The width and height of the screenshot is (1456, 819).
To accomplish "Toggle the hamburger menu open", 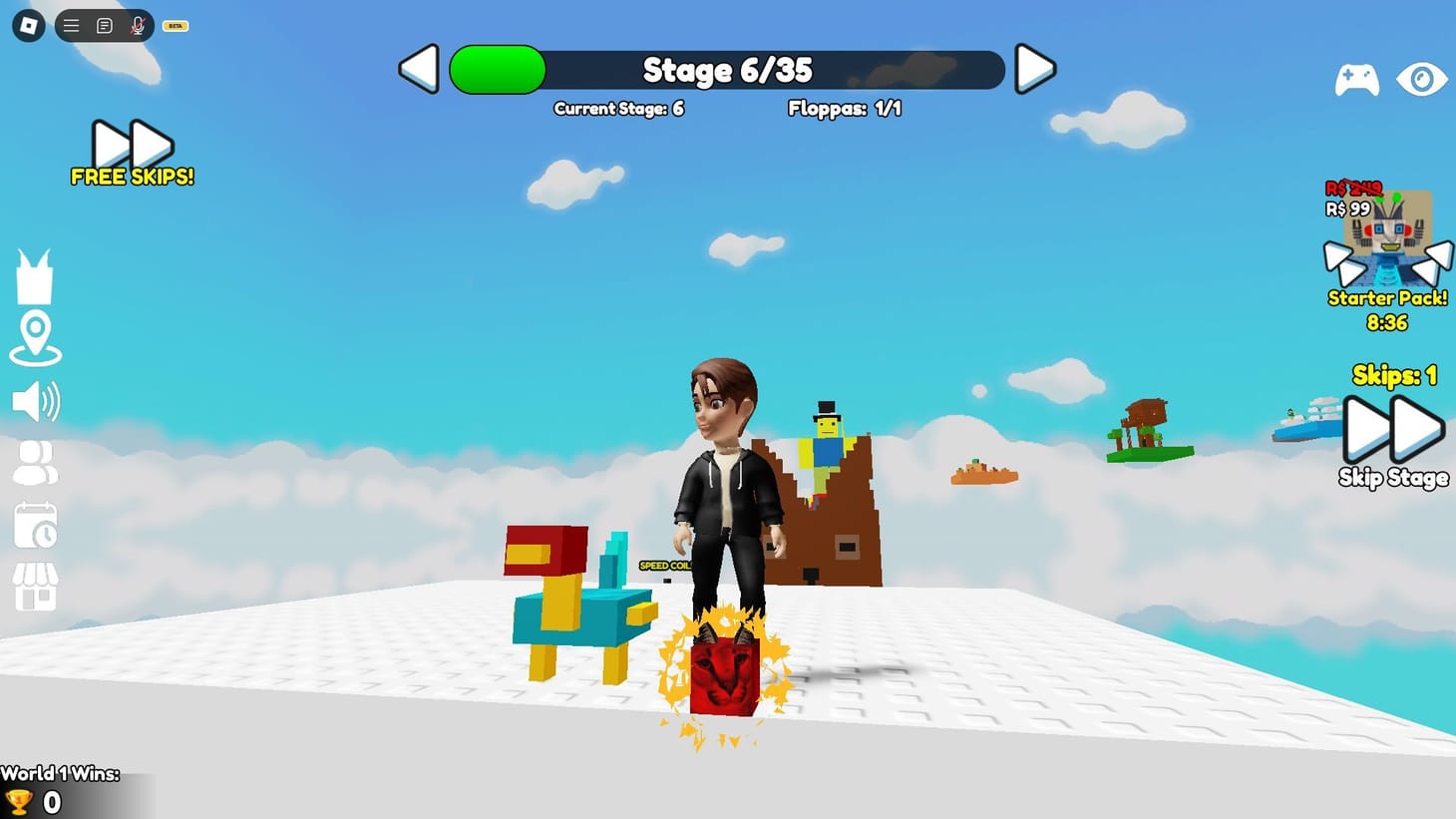I will [x=70, y=25].
